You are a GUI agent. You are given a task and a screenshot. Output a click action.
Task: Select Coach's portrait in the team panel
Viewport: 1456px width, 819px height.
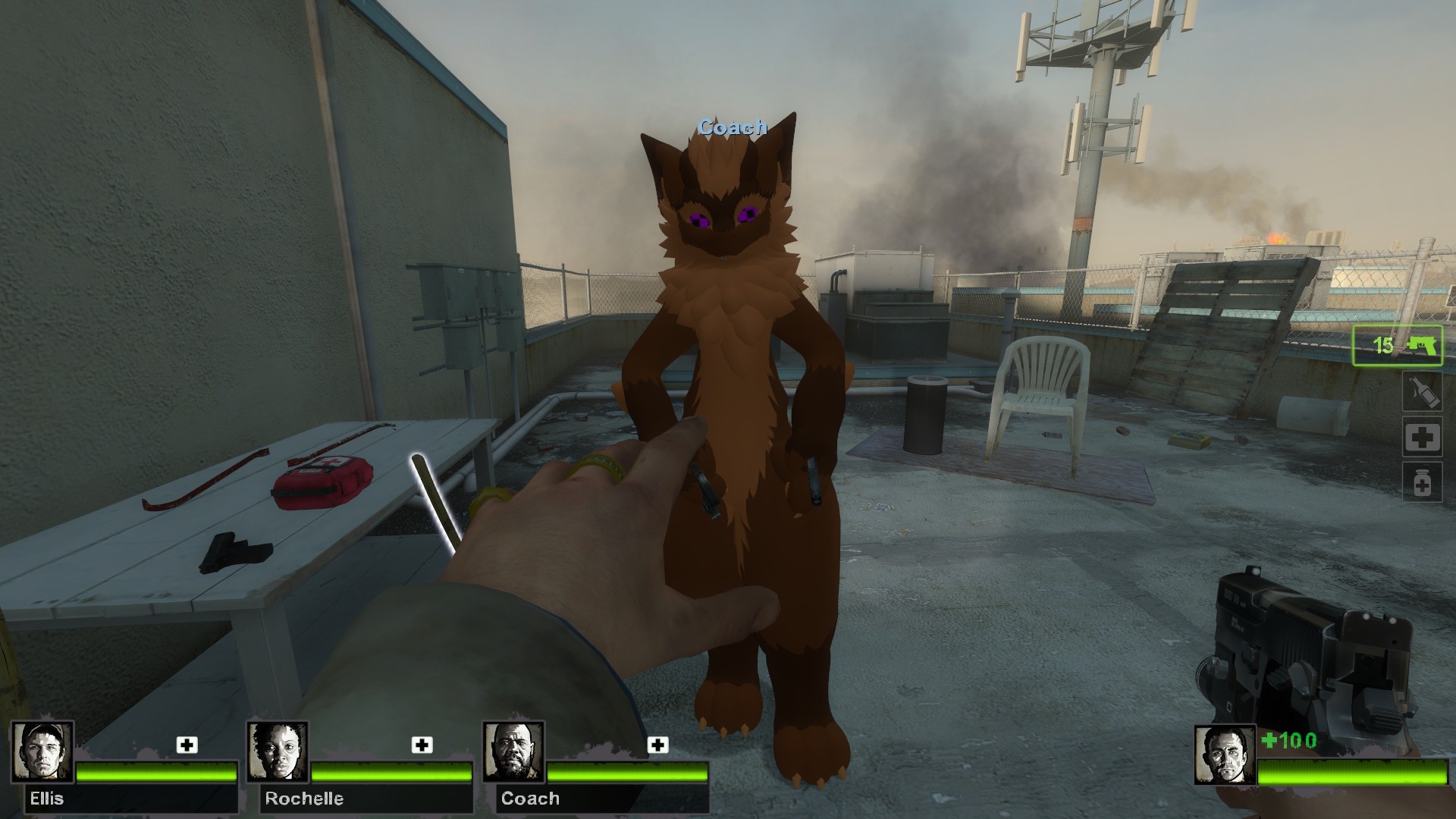513,752
